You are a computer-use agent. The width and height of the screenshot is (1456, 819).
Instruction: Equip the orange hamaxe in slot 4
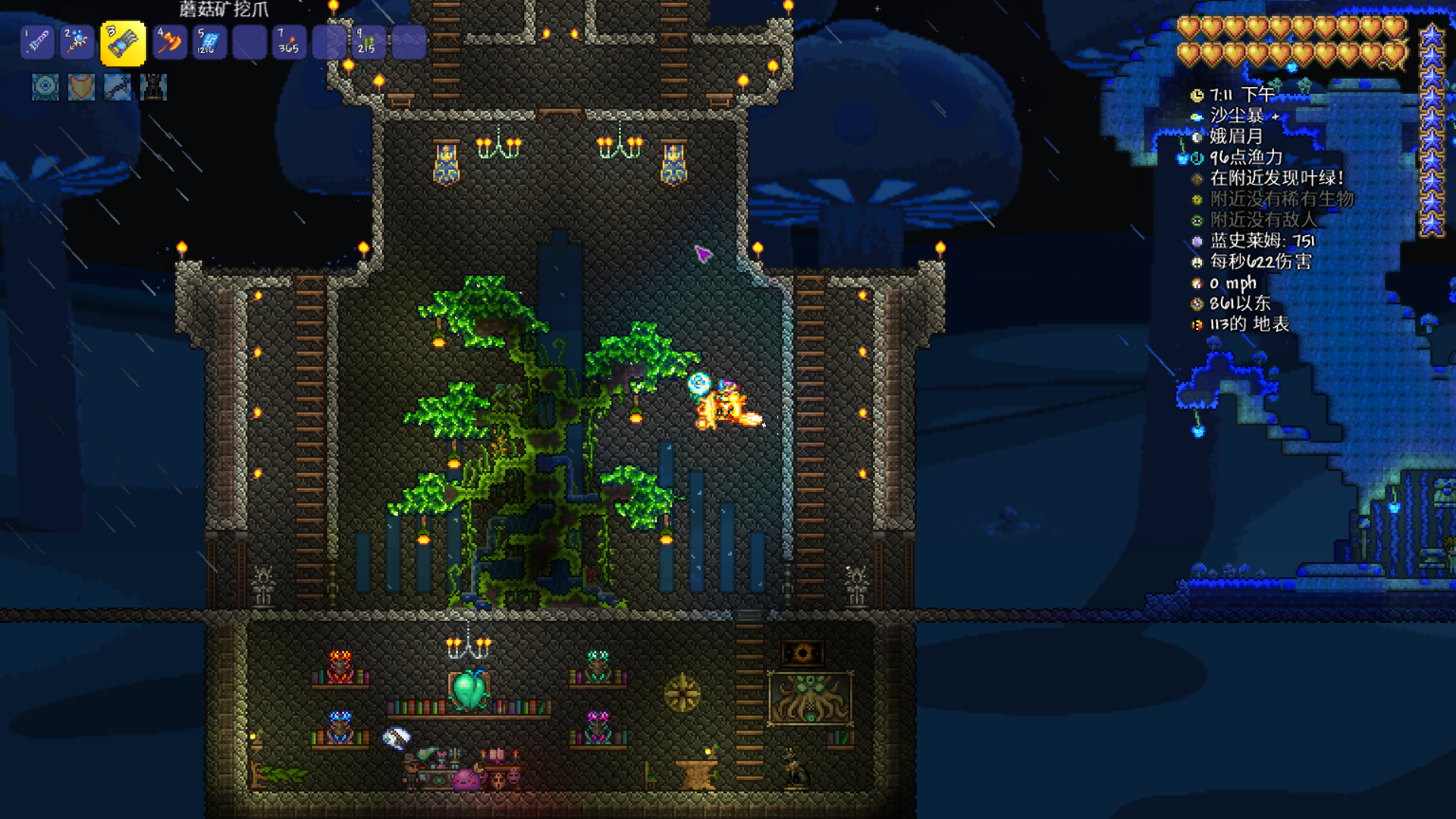coord(169,42)
